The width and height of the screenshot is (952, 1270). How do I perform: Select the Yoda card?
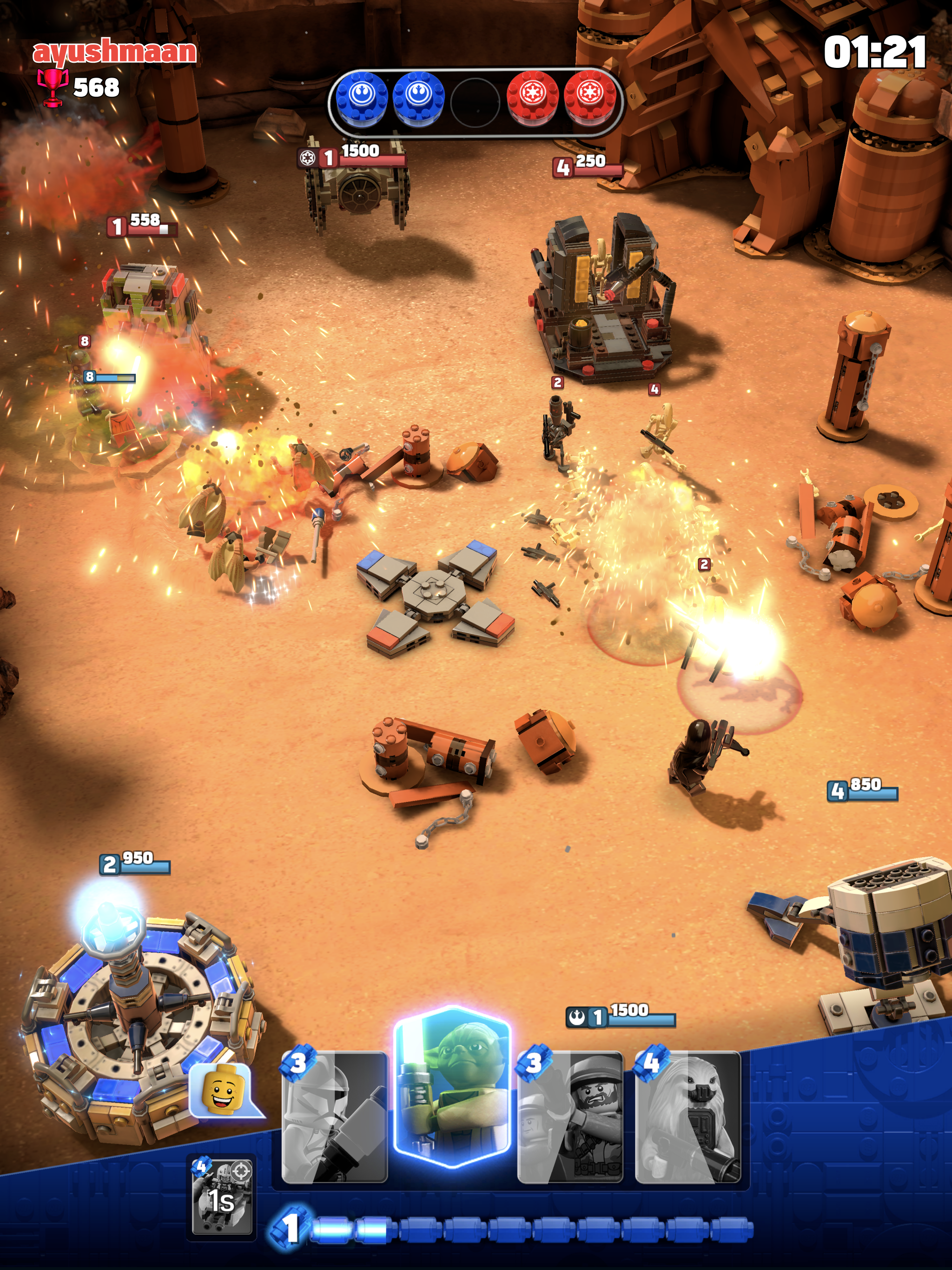click(x=452, y=1087)
